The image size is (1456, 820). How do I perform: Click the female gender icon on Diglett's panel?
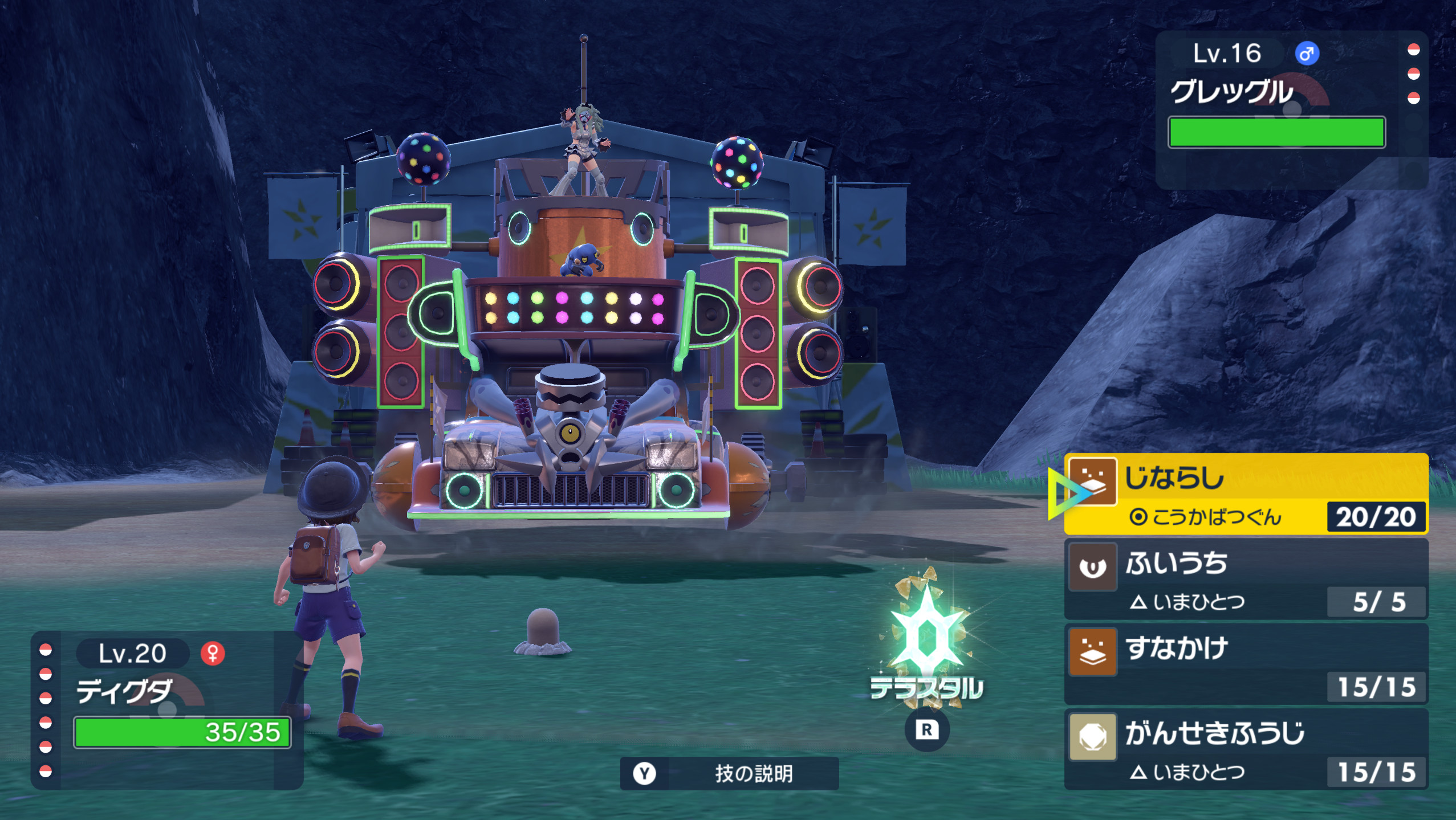point(213,654)
